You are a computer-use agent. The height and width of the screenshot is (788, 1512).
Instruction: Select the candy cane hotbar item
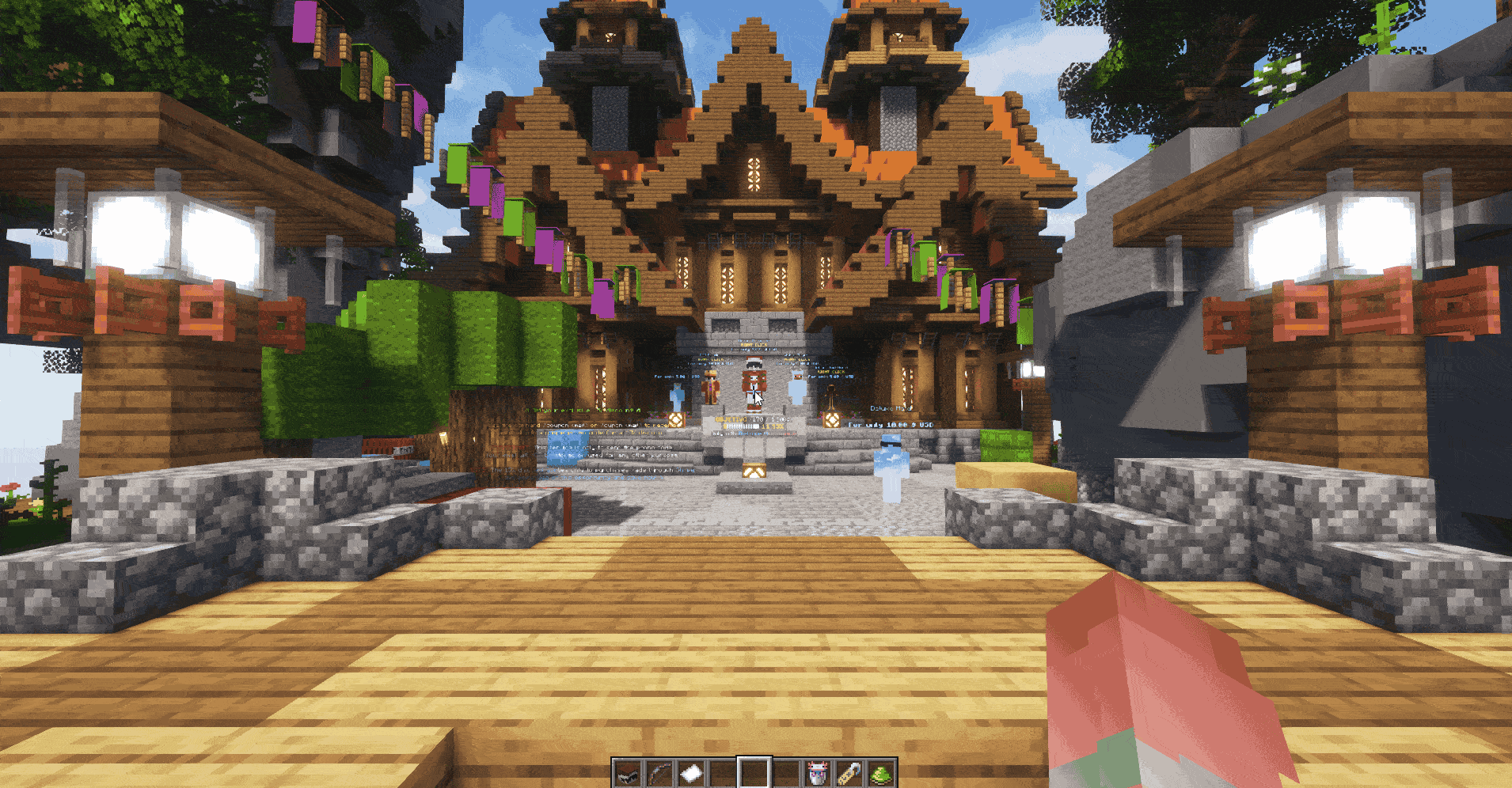(x=851, y=772)
